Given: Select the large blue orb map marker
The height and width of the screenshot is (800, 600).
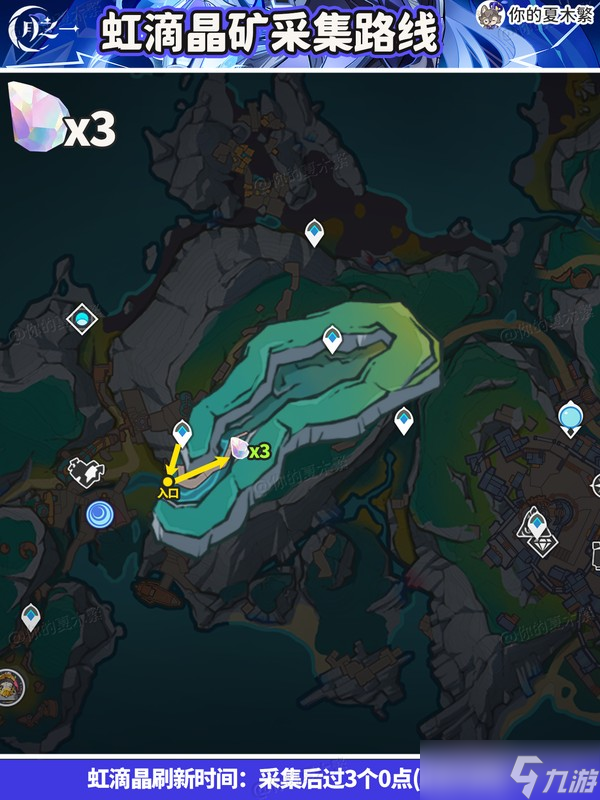Looking at the screenshot, I should (570, 415).
